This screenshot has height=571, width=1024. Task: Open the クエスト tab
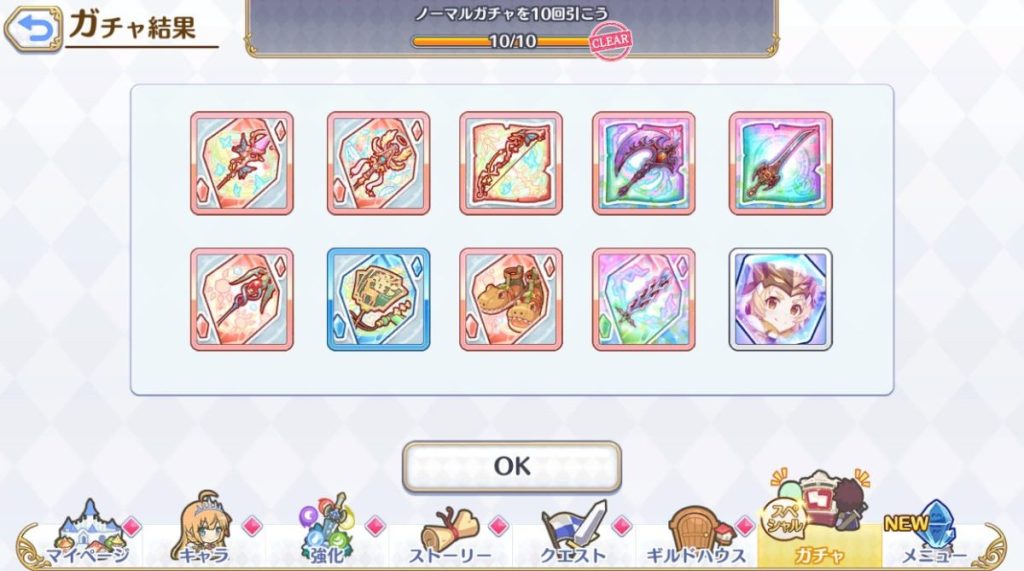pyautogui.click(x=573, y=536)
